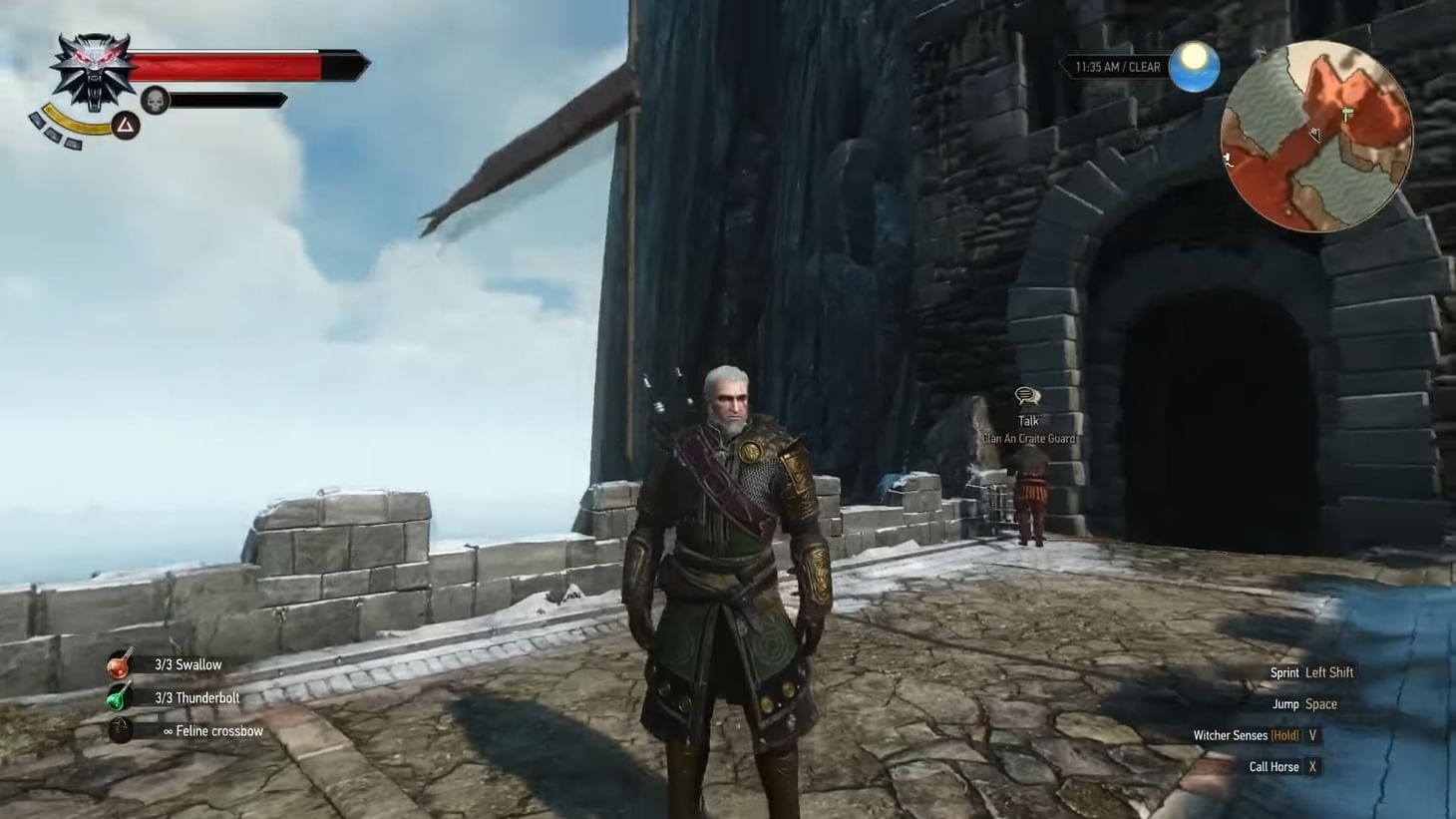Click the green Thunderbolt potion flask icon
This screenshot has width=1456, height=819.
[122, 697]
